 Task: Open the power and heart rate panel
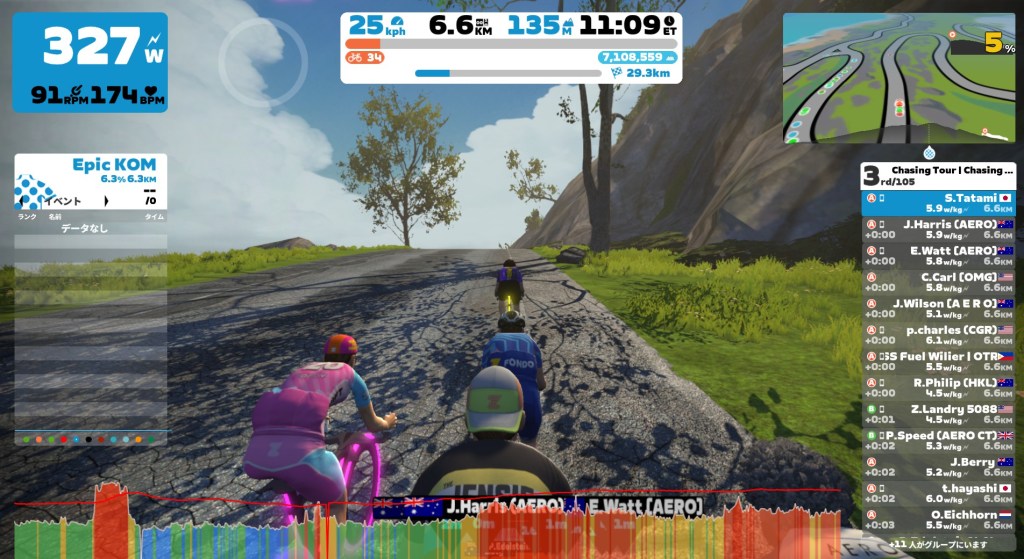90,62
